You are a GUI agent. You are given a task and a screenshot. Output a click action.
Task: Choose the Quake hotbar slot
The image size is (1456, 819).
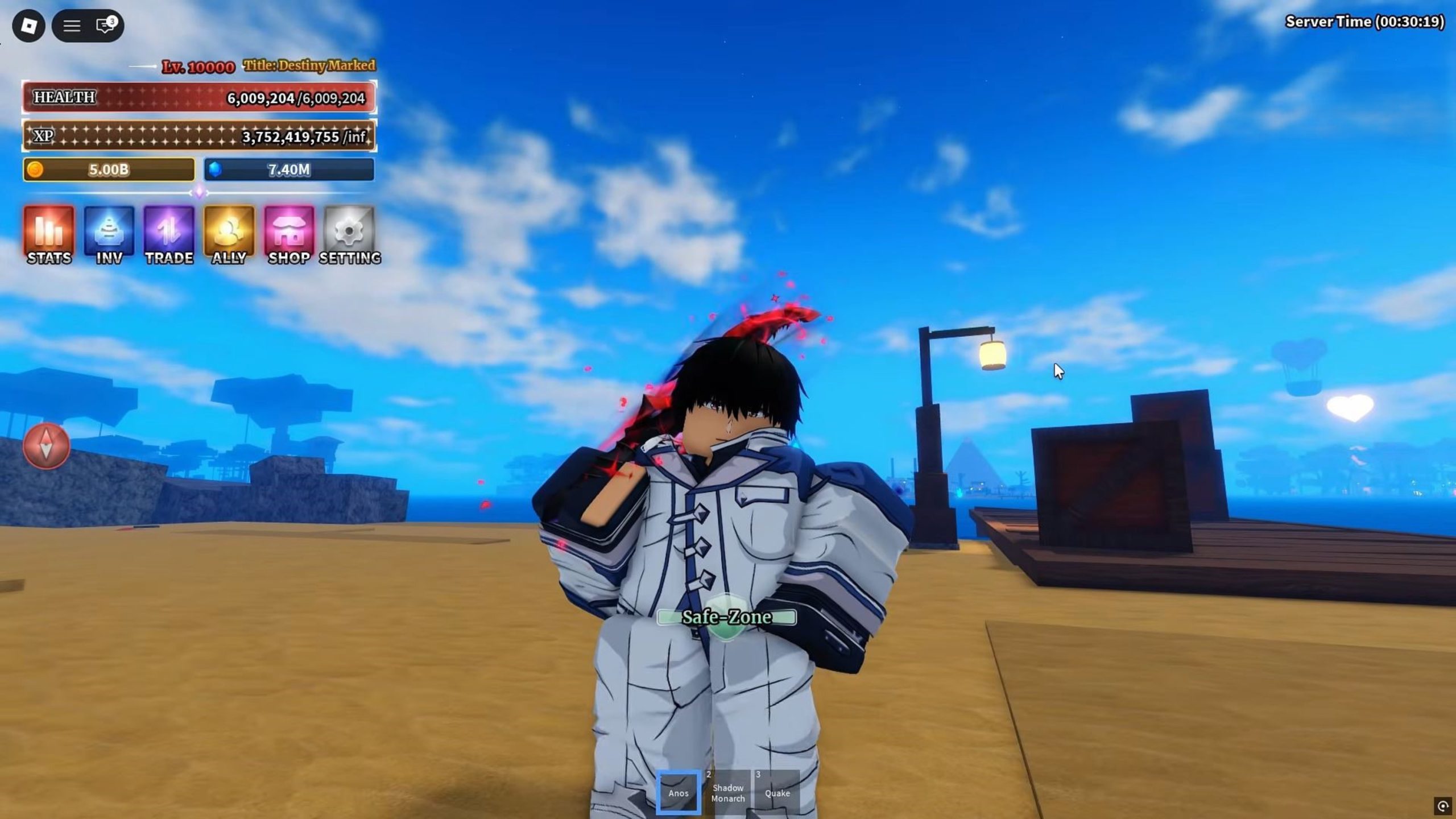[777, 792]
